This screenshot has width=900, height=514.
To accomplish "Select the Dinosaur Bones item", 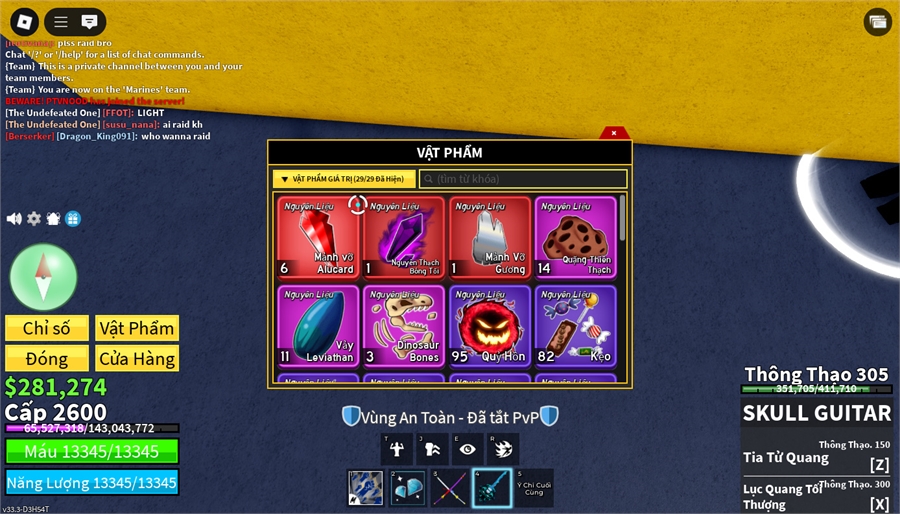I will tap(404, 325).
